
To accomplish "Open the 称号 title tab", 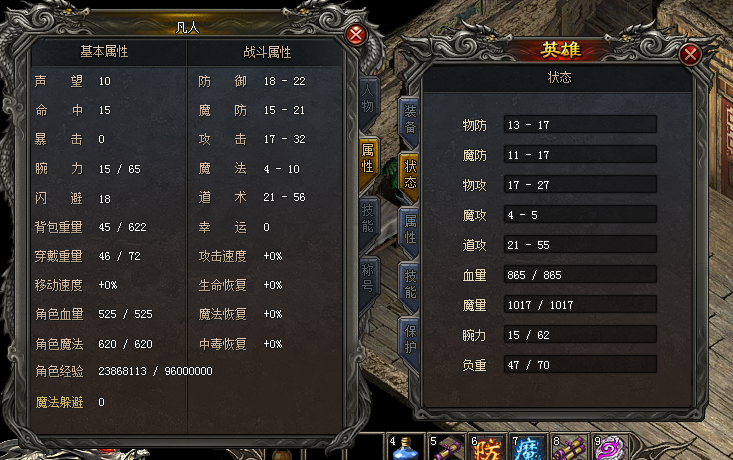I will click(367, 282).
